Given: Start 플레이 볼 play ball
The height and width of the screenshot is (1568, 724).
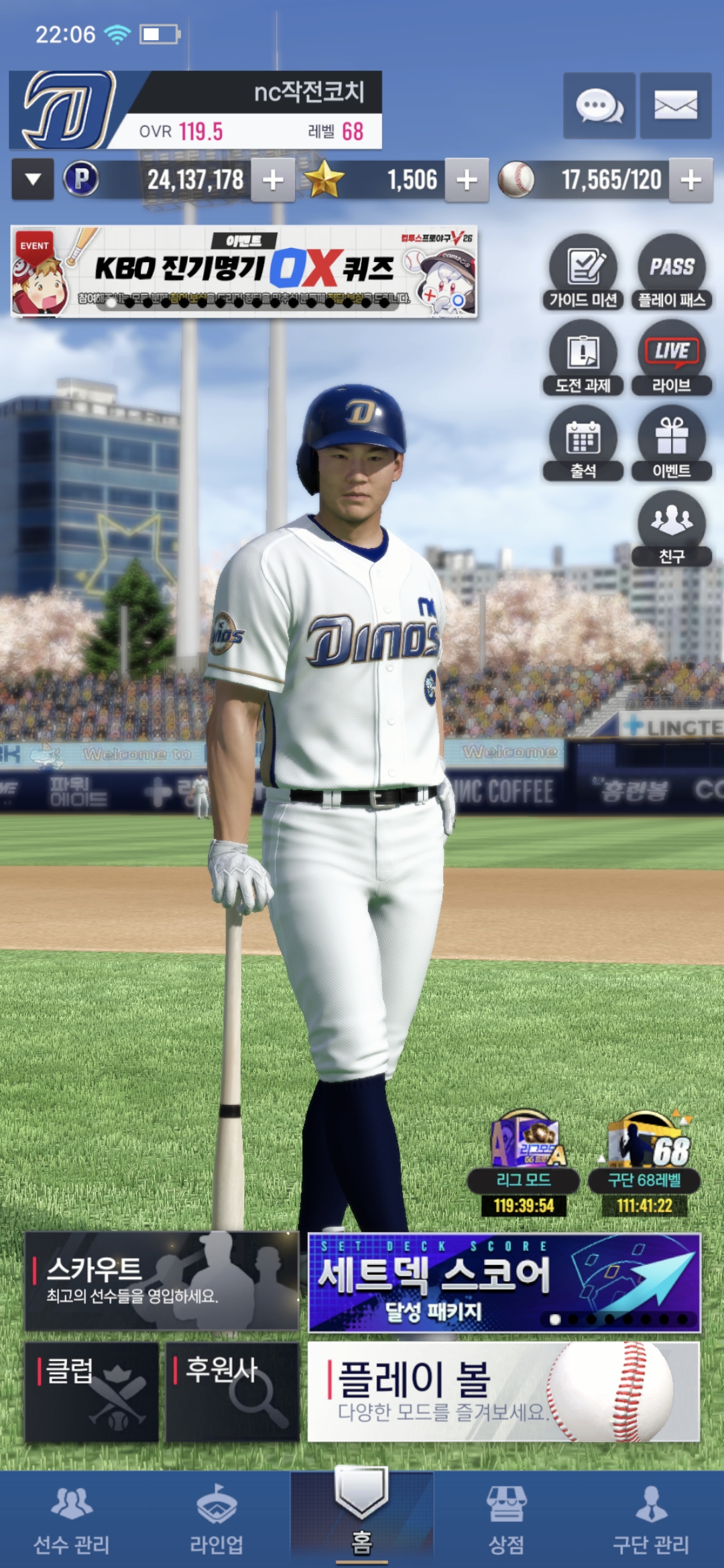Looking at the screenshot, I should [503, 1392].
